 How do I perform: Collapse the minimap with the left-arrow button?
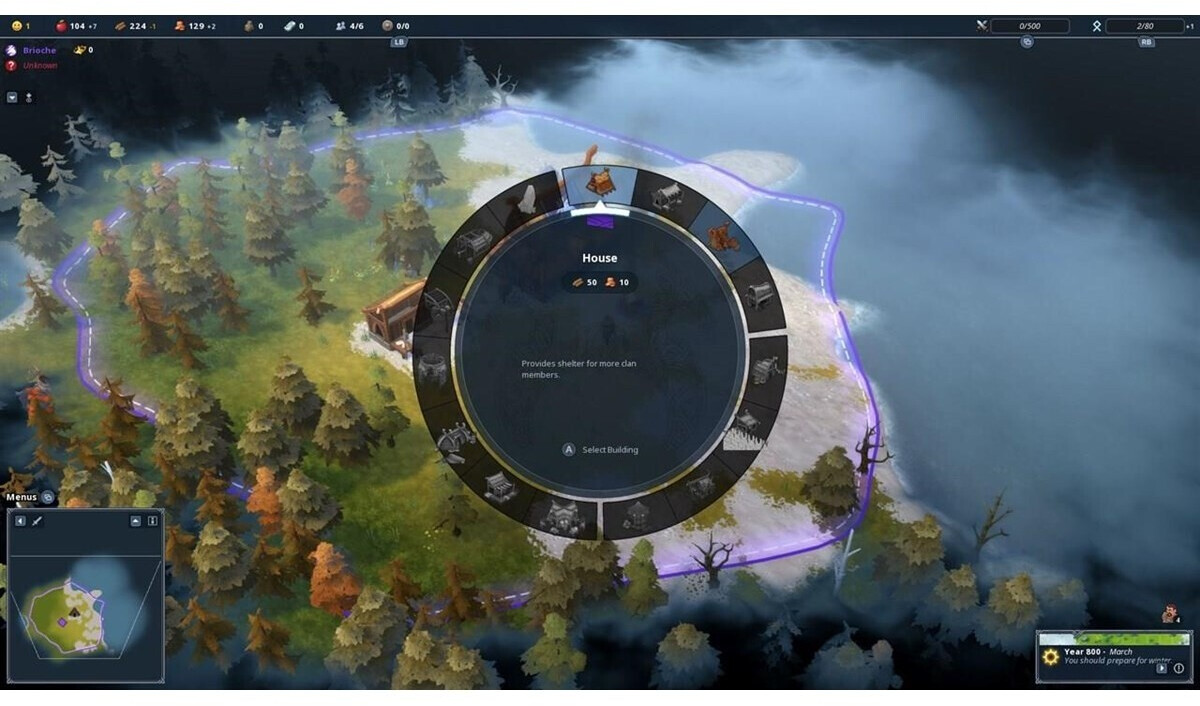click(20, 521)
